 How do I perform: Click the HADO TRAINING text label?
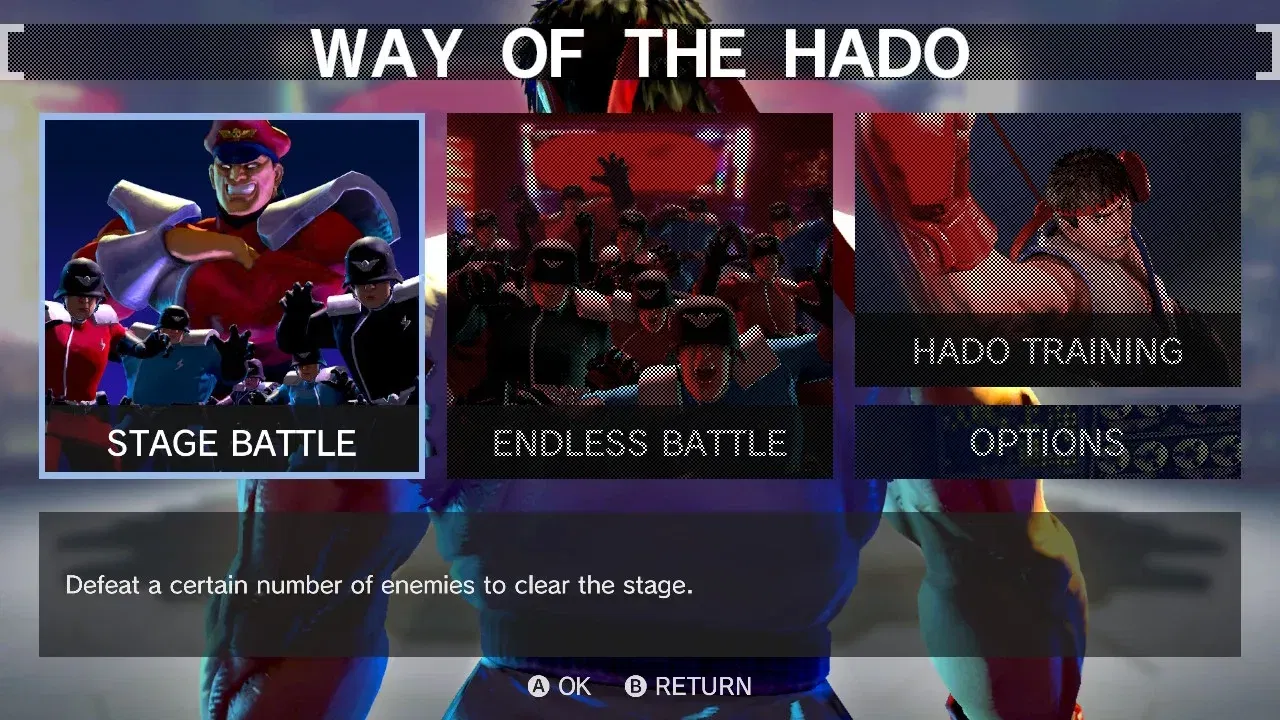[x=1047, y=352]
